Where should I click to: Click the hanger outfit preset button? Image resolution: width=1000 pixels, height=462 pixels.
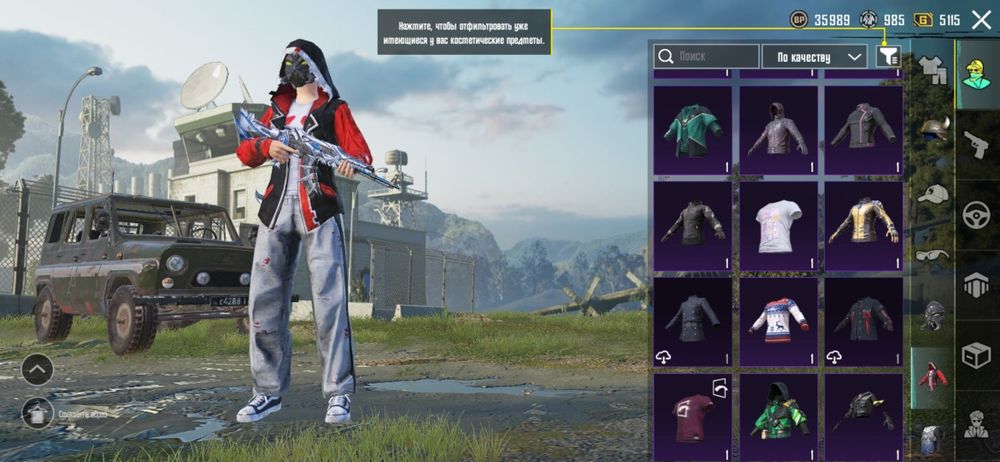pyautogui.click(x=37, y=412)
